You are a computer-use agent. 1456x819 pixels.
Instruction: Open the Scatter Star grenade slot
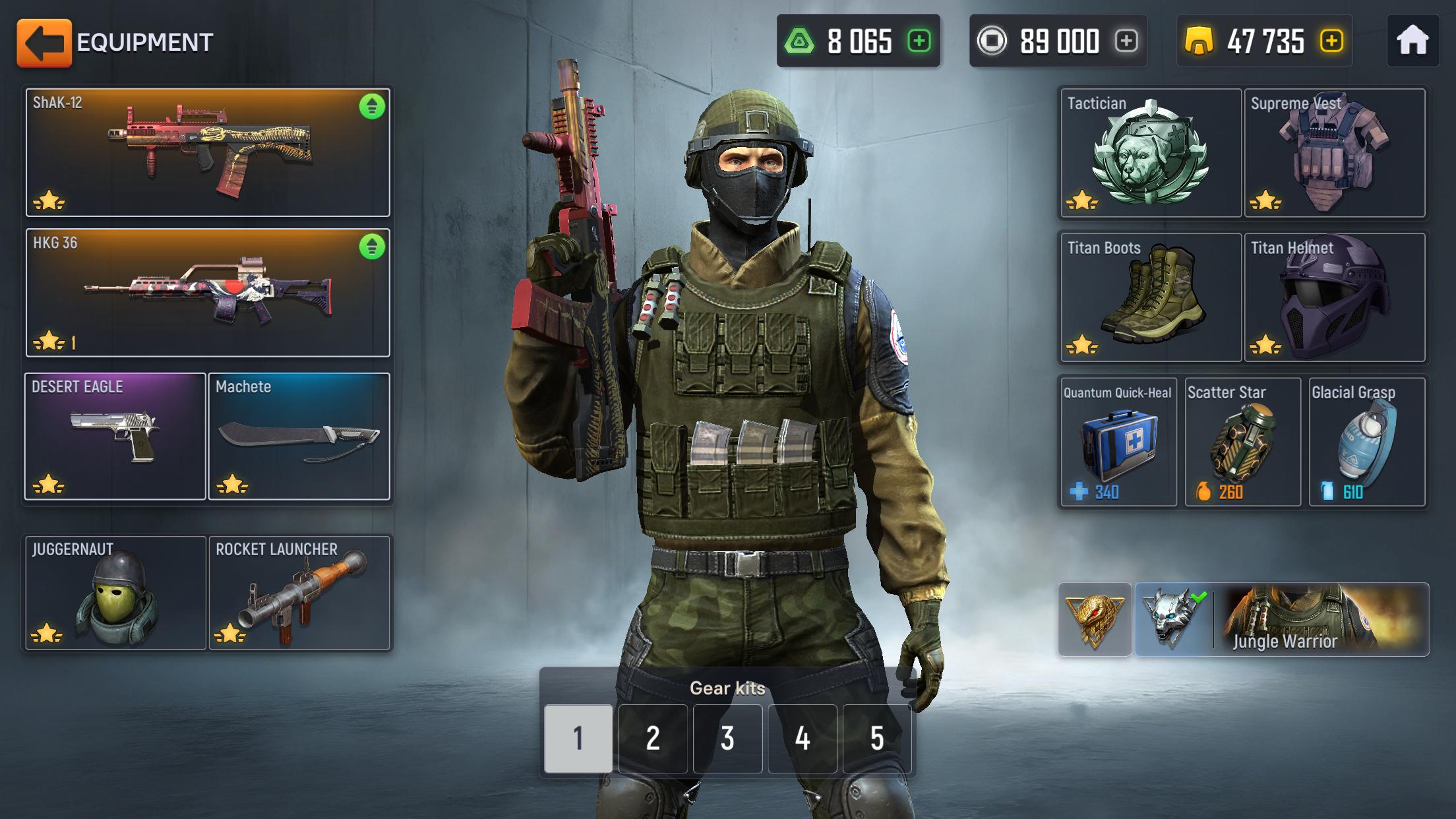tap(1242, 440)
